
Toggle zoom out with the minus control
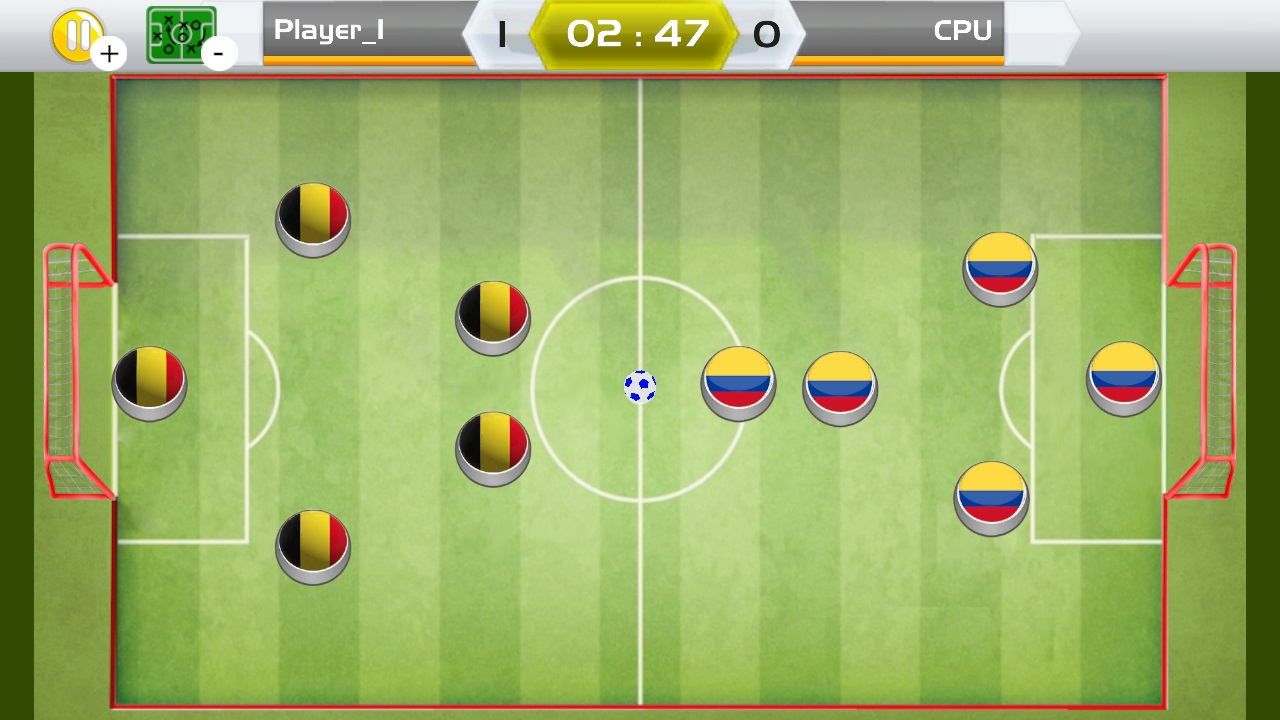220,54
